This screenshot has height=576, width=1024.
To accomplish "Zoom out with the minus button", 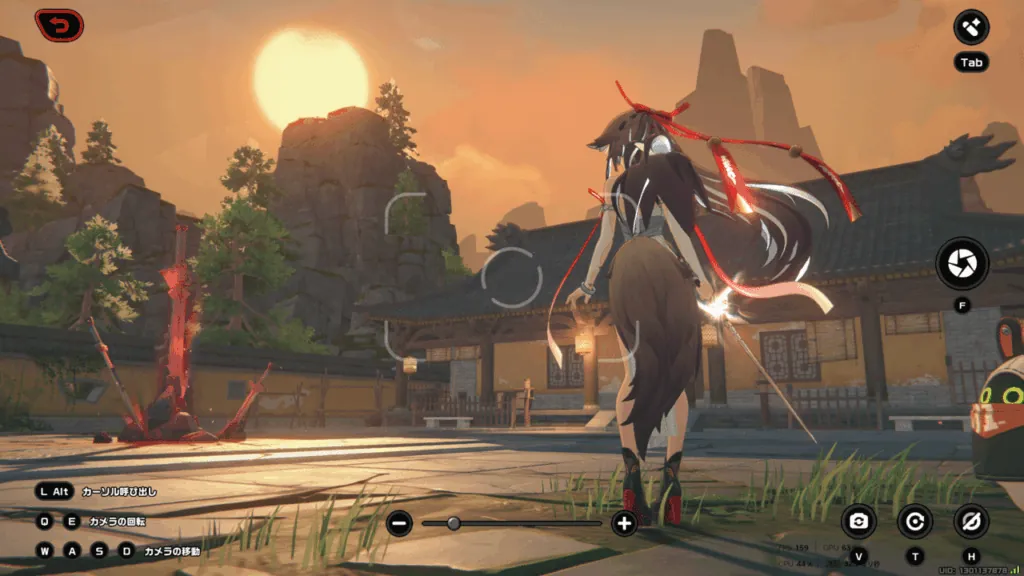I will tap(399, 523).
